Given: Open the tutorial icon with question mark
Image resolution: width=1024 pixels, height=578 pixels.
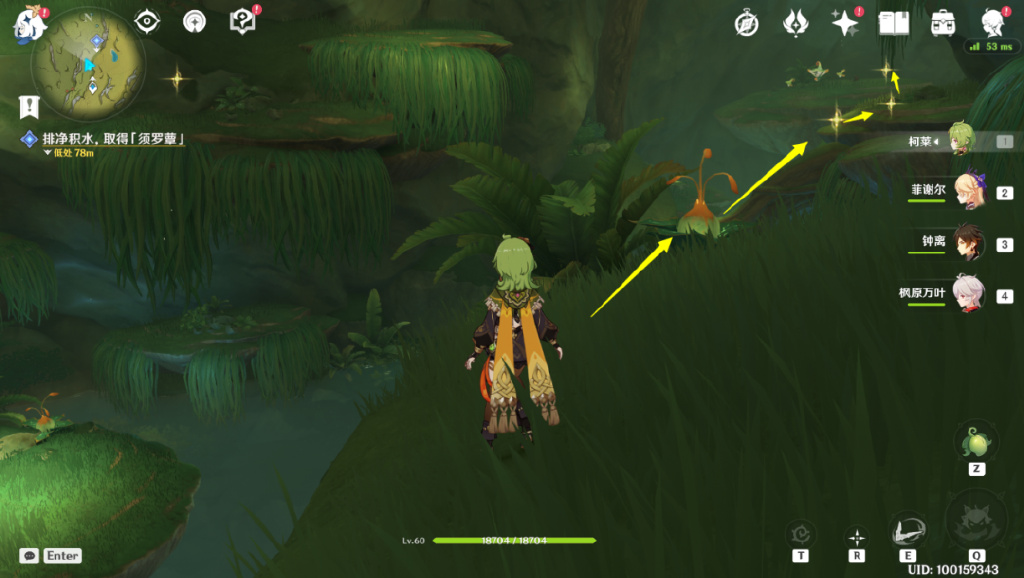Looking at the screenshot, I should tap(242, 21).
